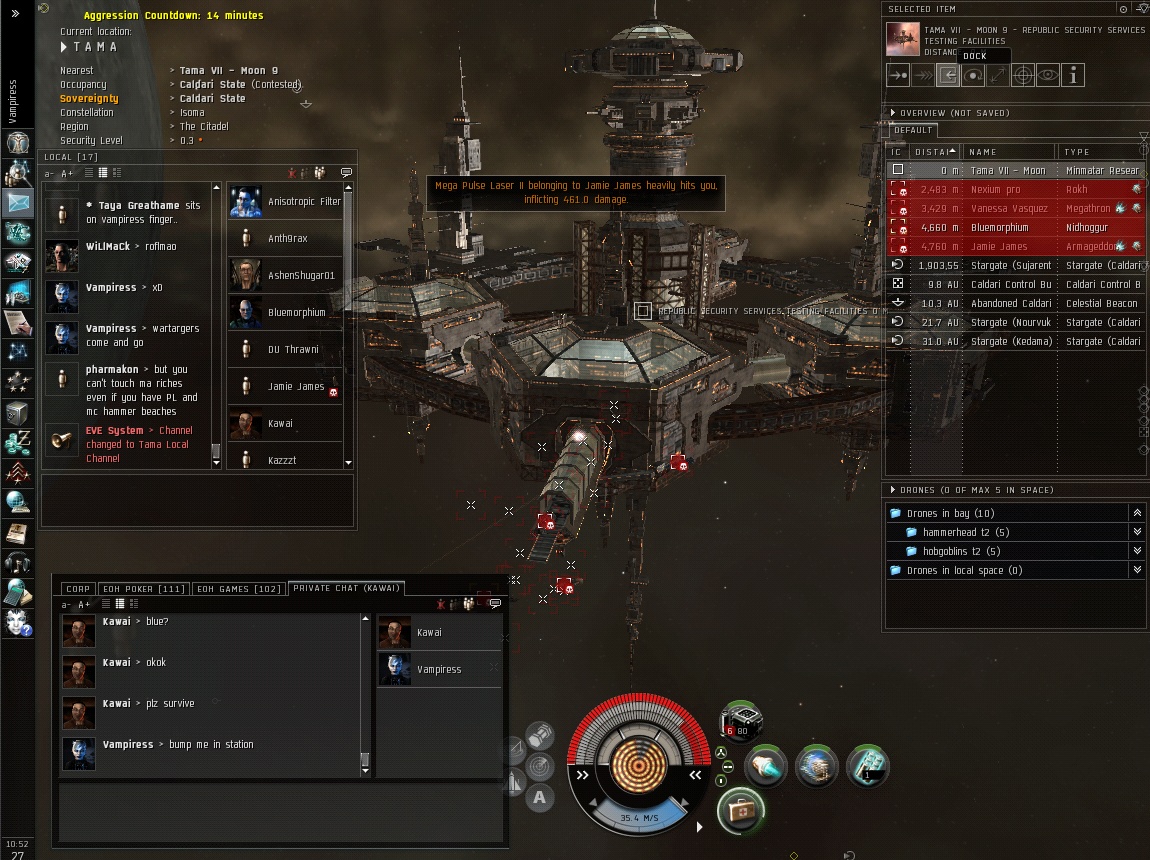Click the Dock button in Selected Item
Viewport: 1150px width, 860px height.
coord(947,75)
